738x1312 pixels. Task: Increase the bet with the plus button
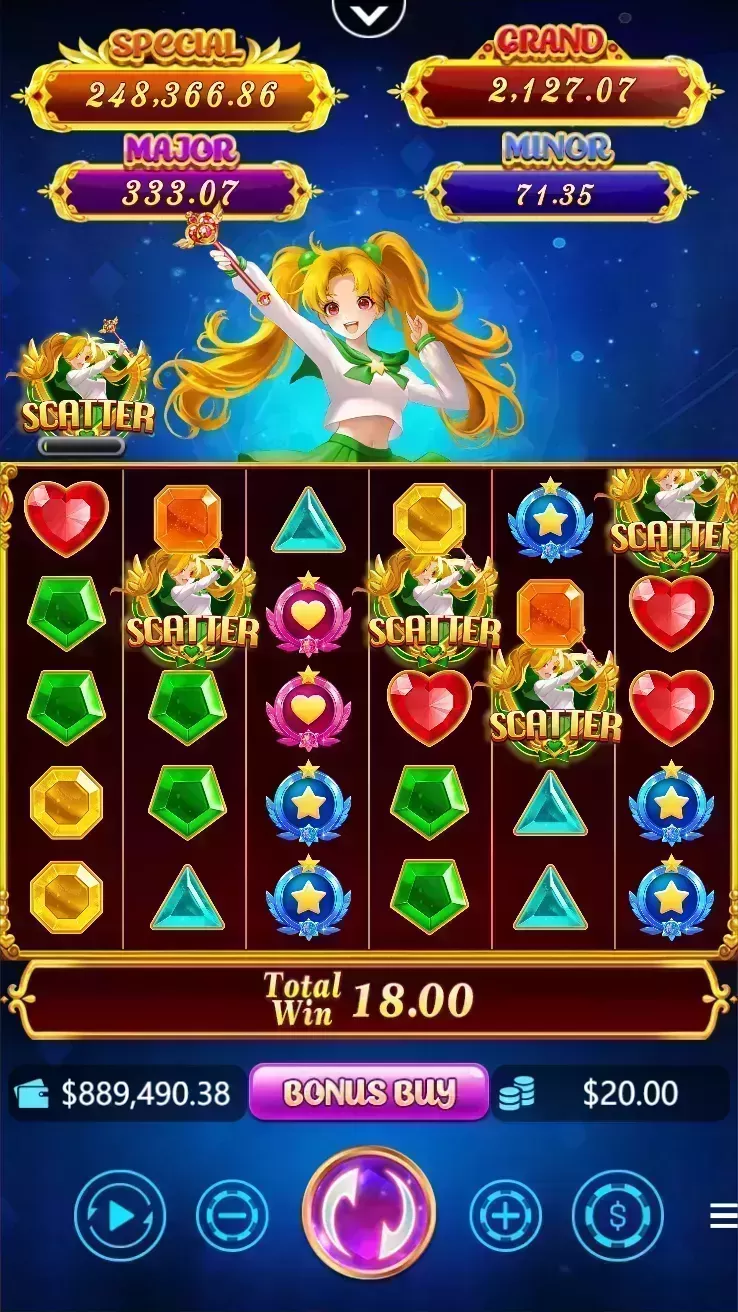pos(506,1215)
